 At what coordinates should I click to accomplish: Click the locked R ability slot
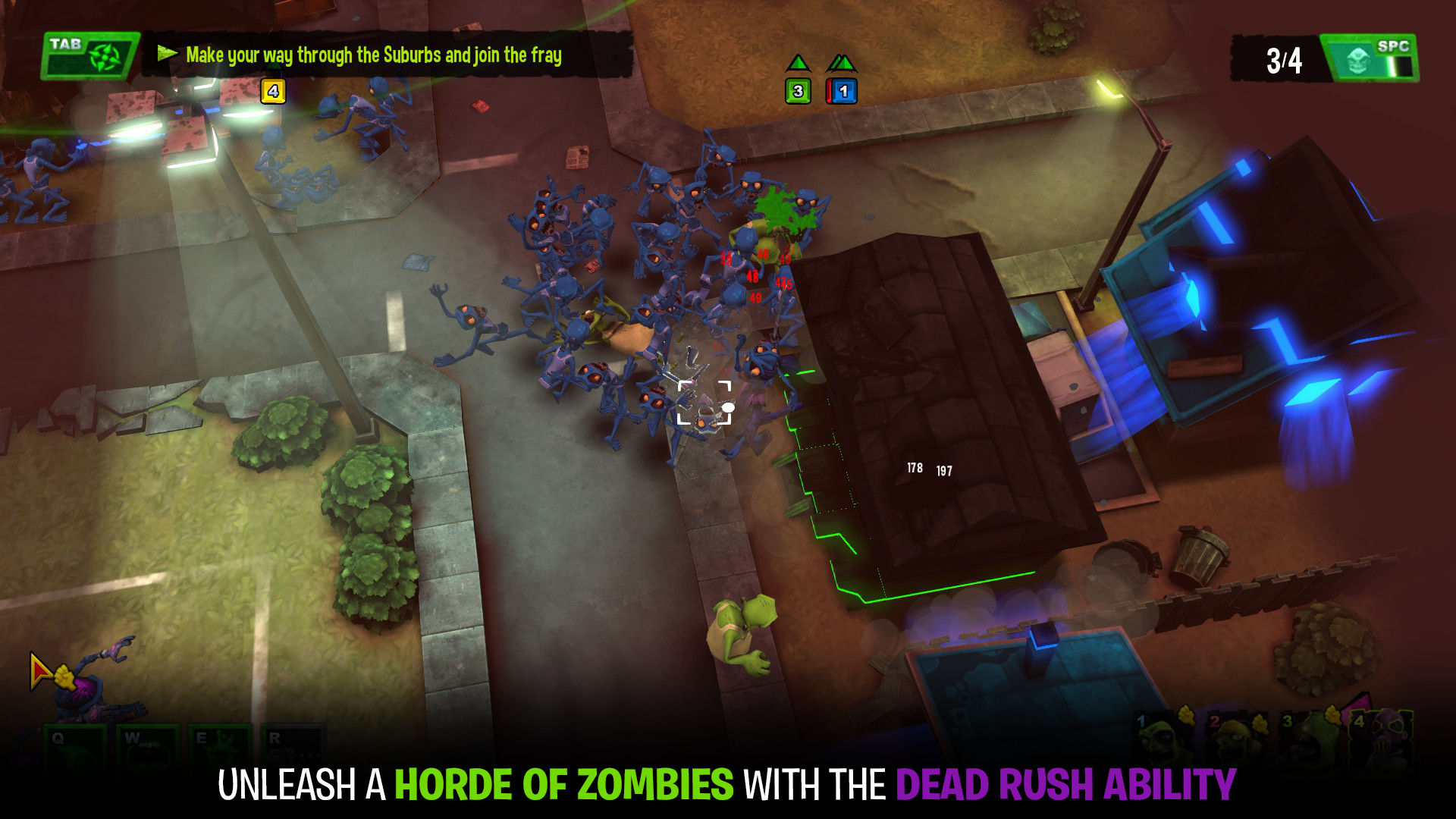pos(294,752)
